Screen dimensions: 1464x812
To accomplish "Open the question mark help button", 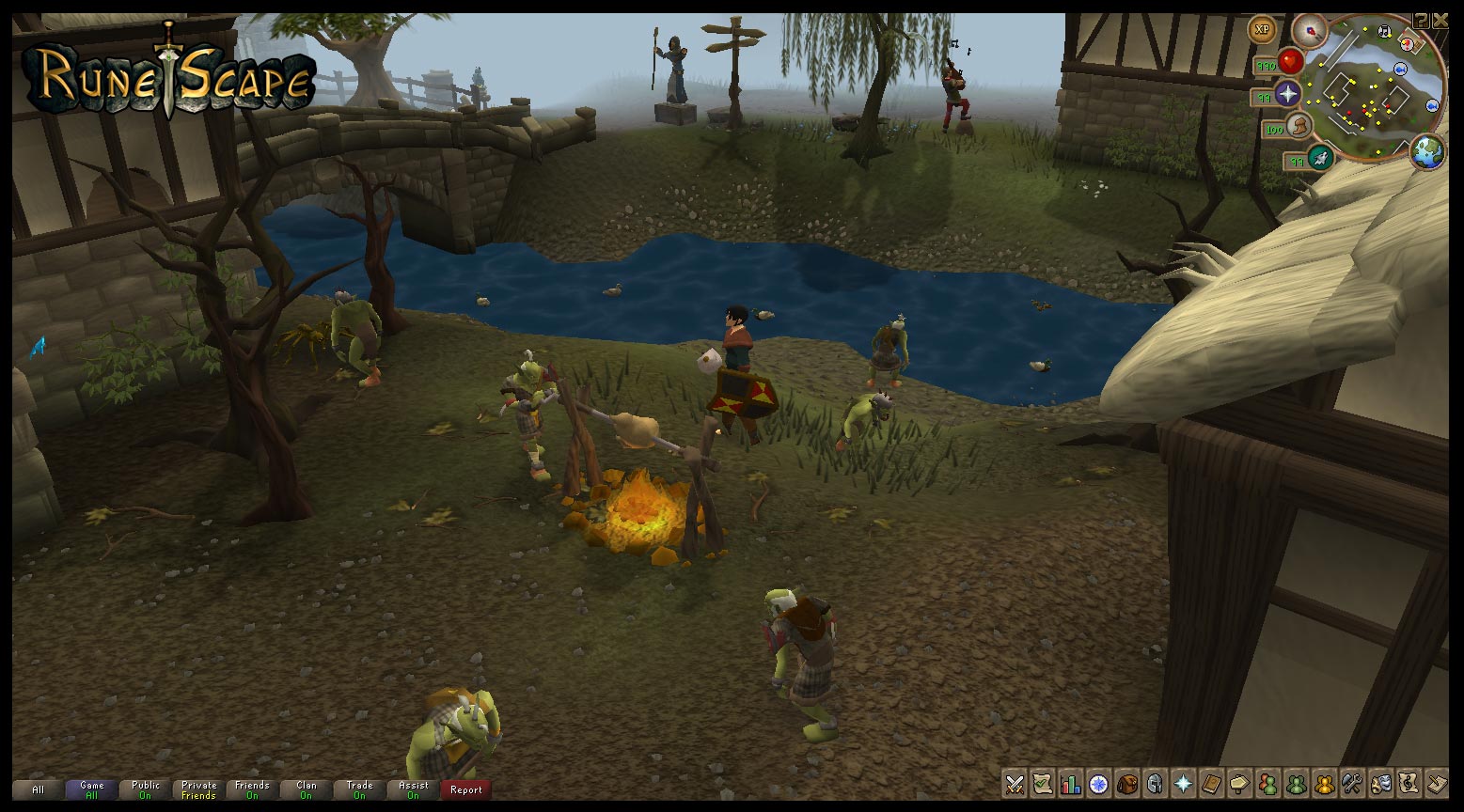I will point(1422,20).
